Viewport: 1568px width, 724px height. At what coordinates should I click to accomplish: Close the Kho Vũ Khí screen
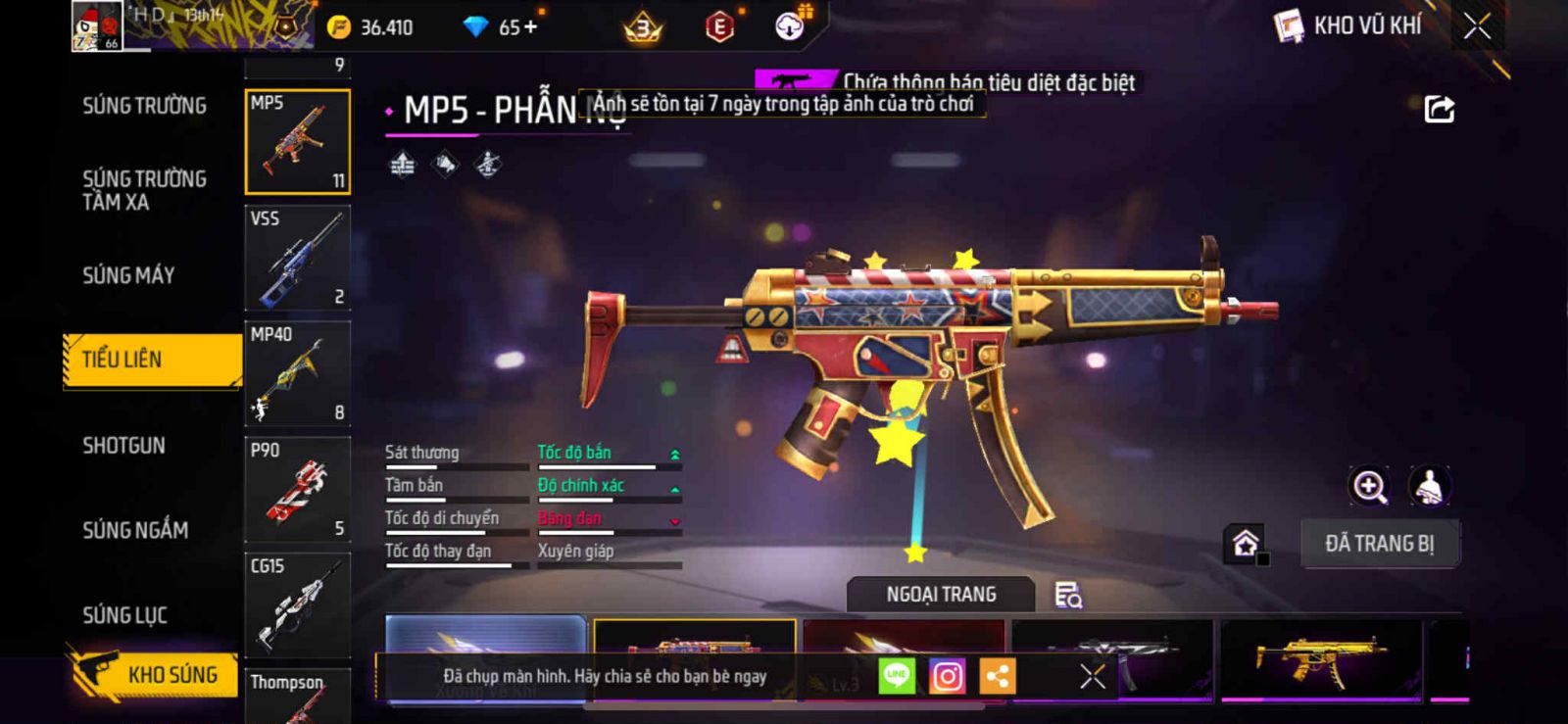[x=1477, y=26]
